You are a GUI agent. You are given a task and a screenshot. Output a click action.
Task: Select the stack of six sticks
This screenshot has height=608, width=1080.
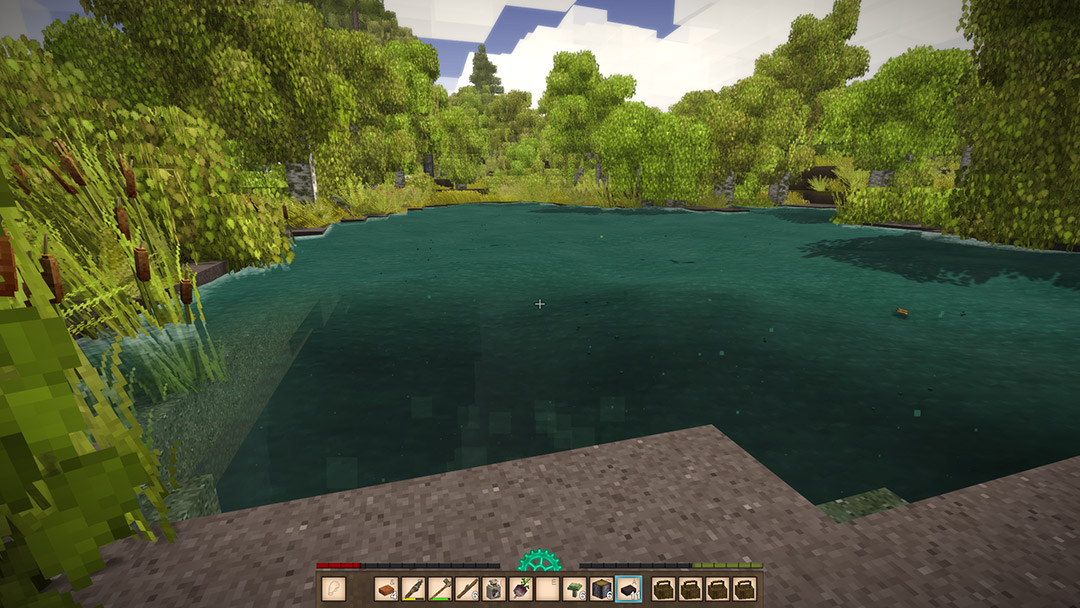click(467, 590)
